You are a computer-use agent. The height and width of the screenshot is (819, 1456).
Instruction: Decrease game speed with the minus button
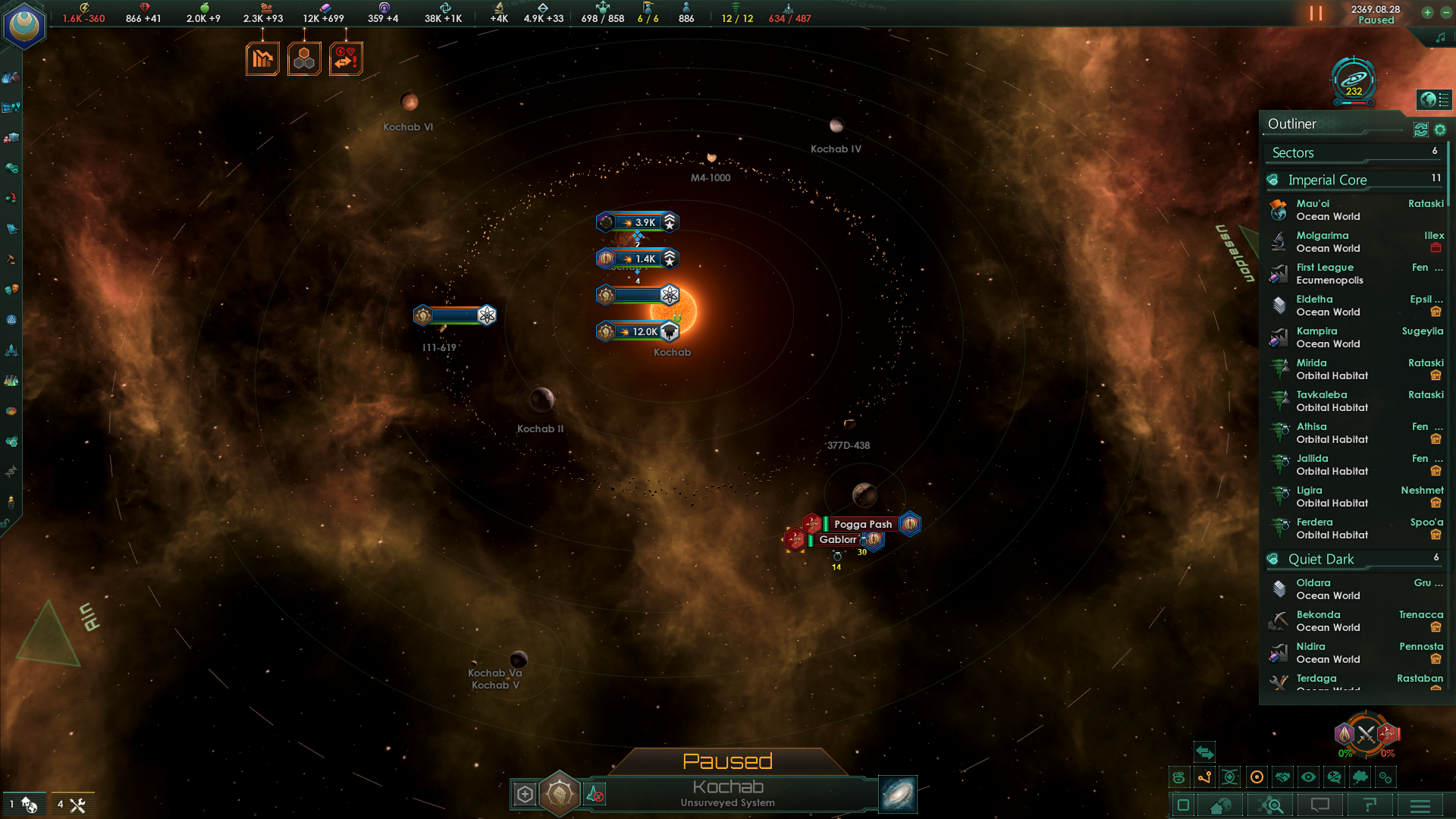coord(1446,12)
